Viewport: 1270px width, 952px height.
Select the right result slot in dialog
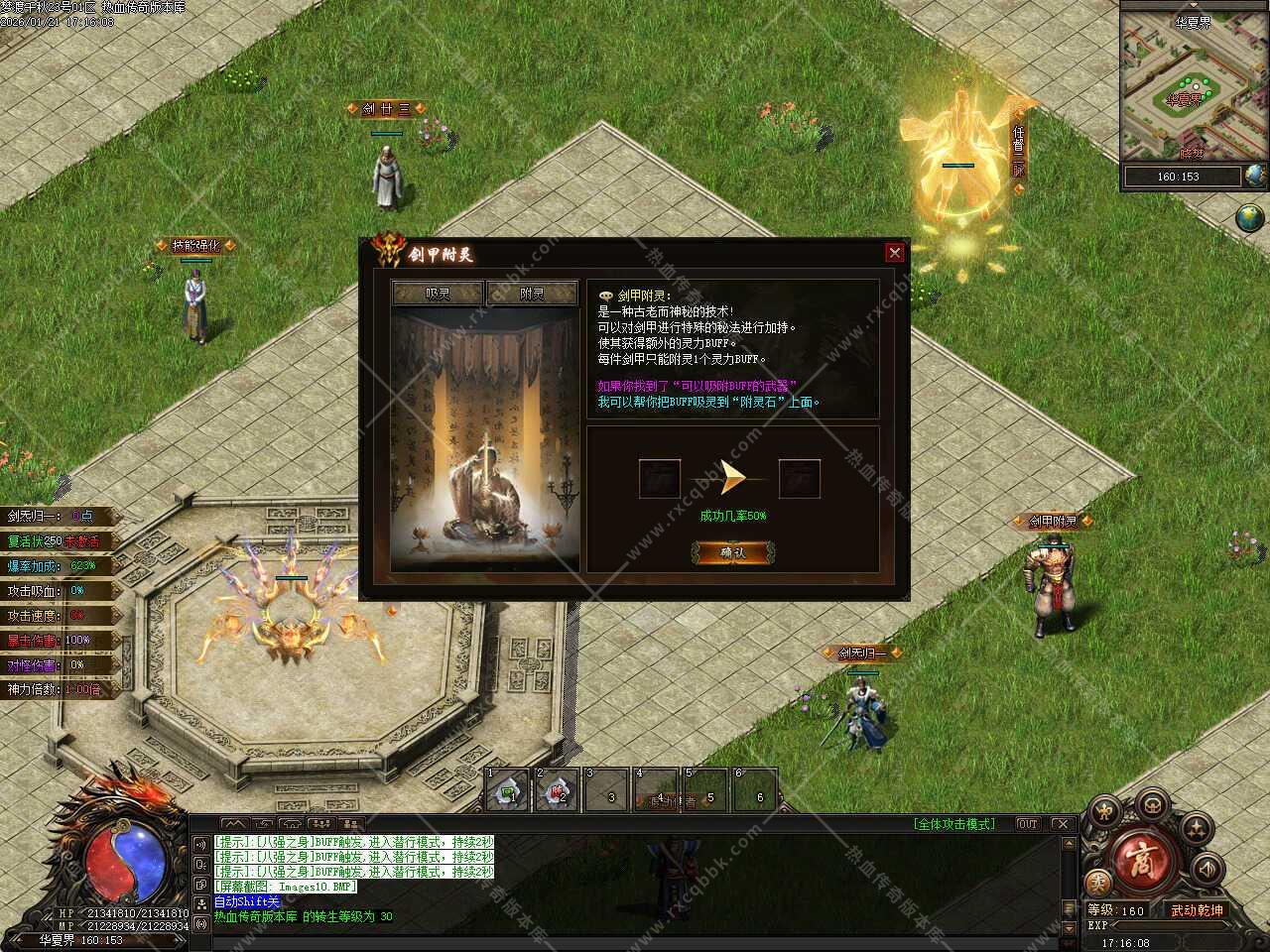[799, 479]
